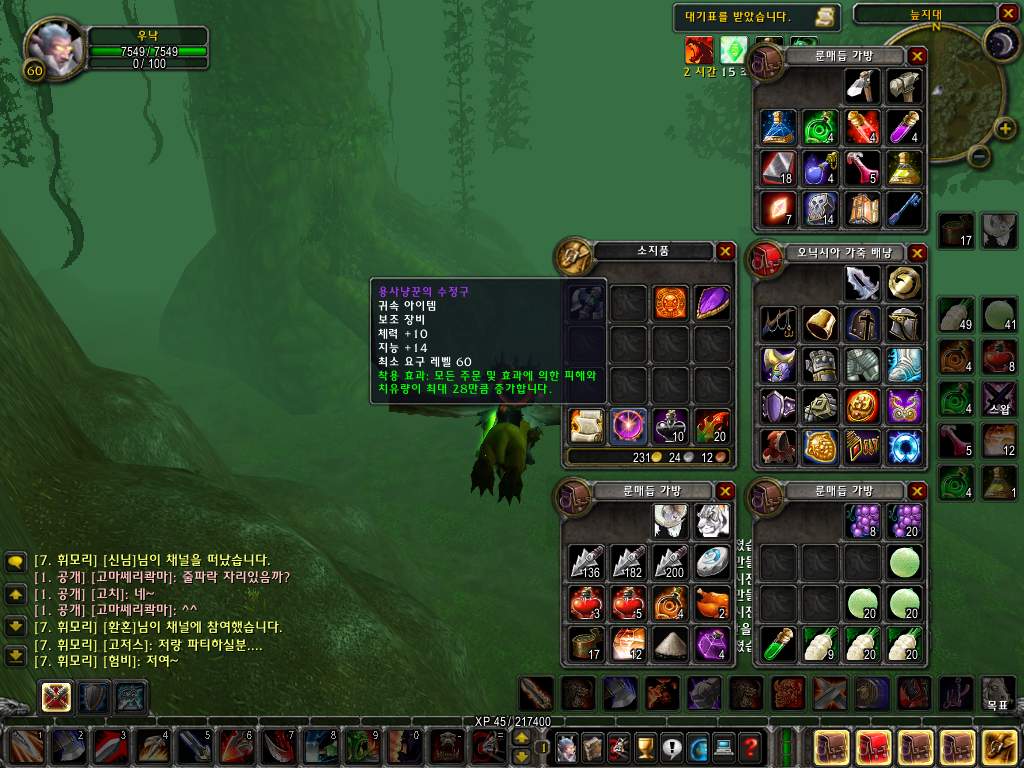Select the stack of 200 arrows

(x=670, y=563)
